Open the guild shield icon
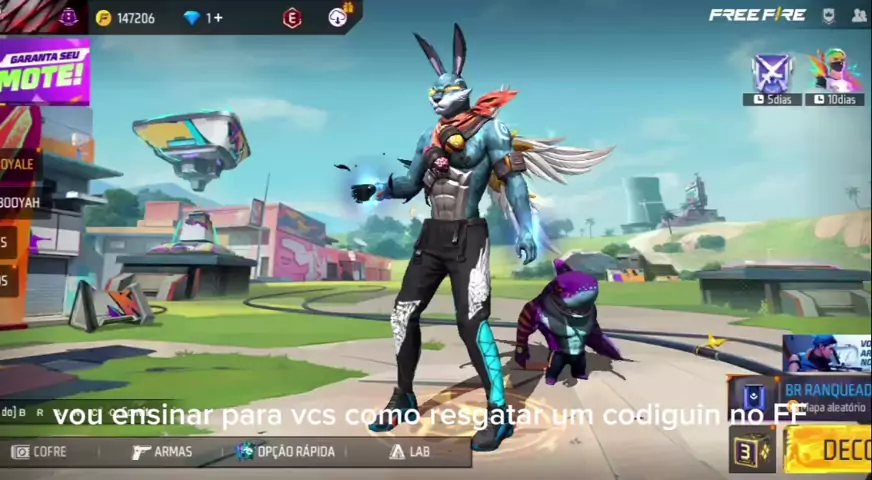 [x=828, y=16]
